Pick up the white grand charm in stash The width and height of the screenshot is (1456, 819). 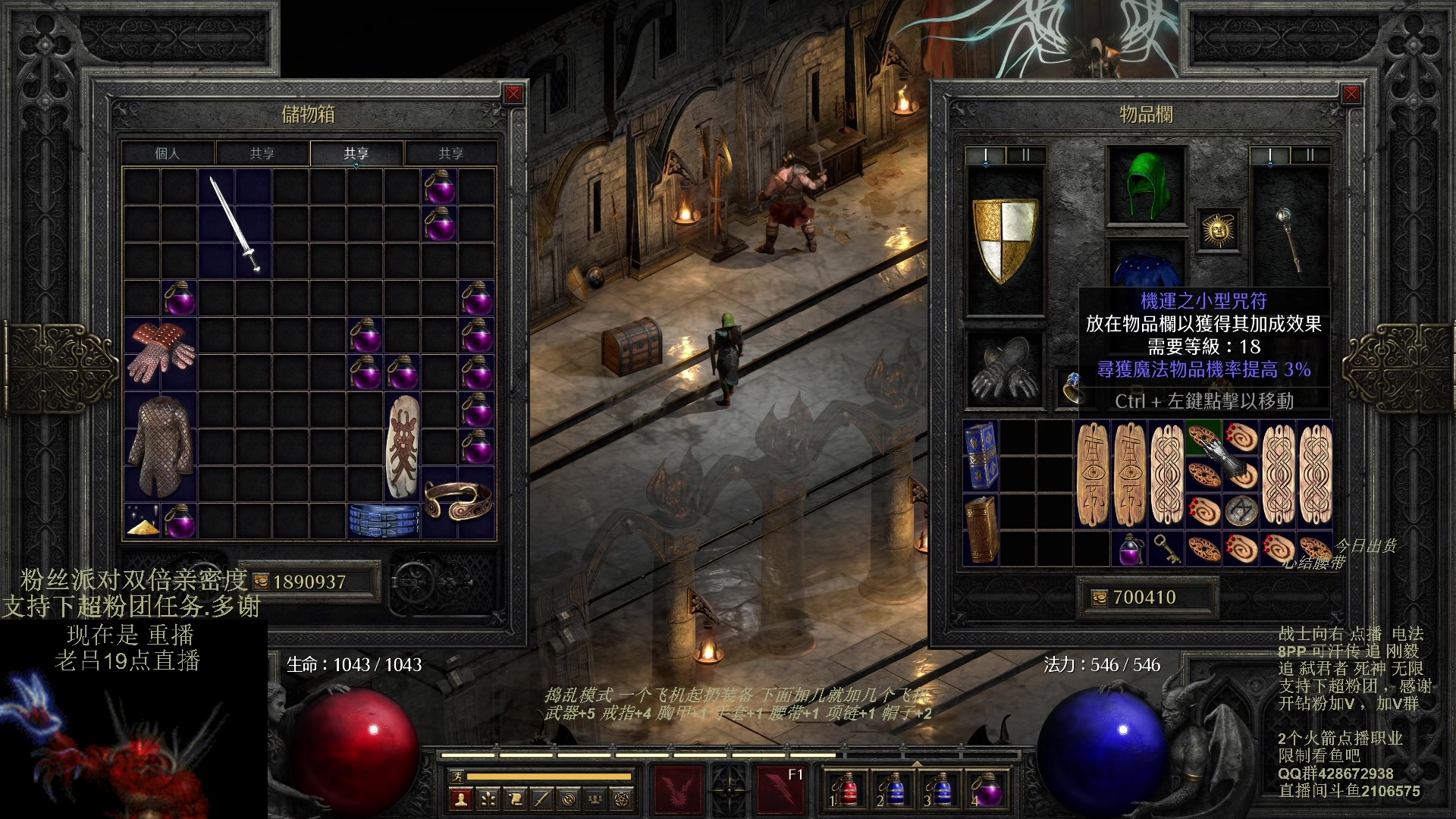tap(402, 446)
